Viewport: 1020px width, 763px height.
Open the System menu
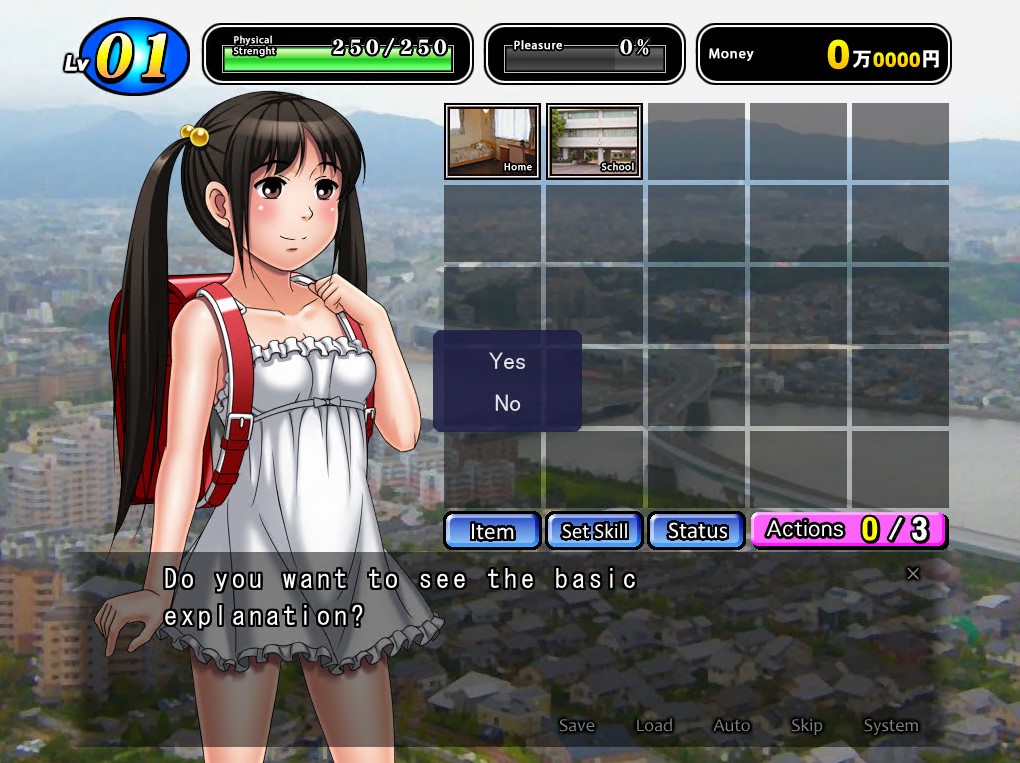pyautogui.click(x=890, y=726)
